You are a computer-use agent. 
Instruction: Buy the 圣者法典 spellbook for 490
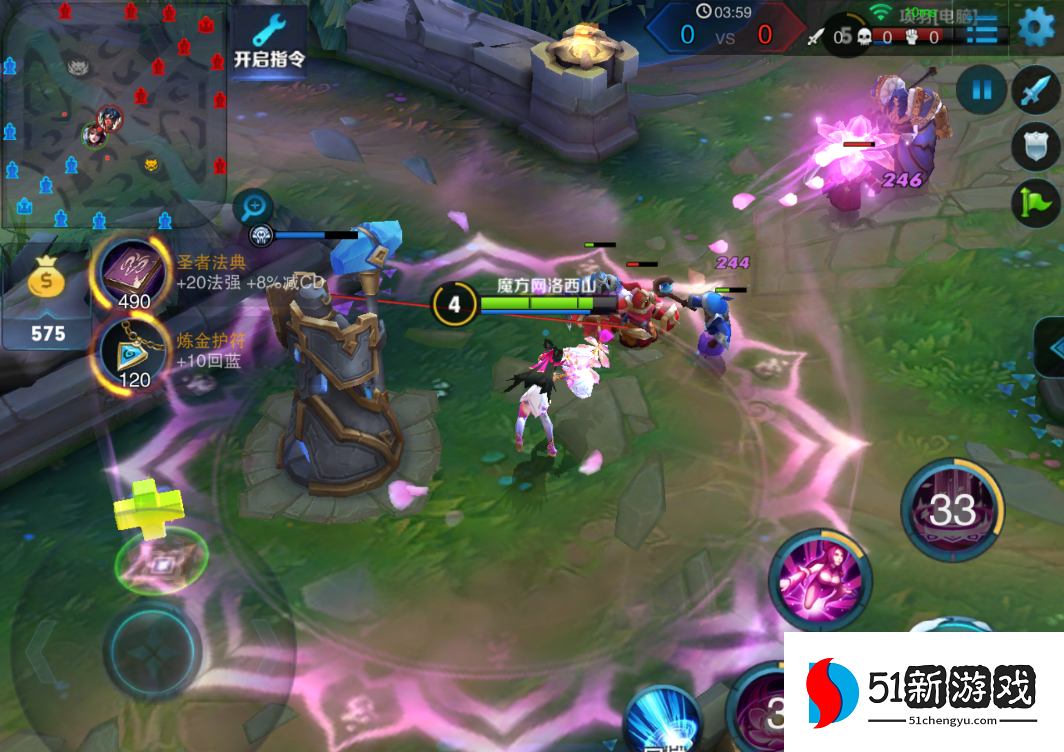coord(133,272)
